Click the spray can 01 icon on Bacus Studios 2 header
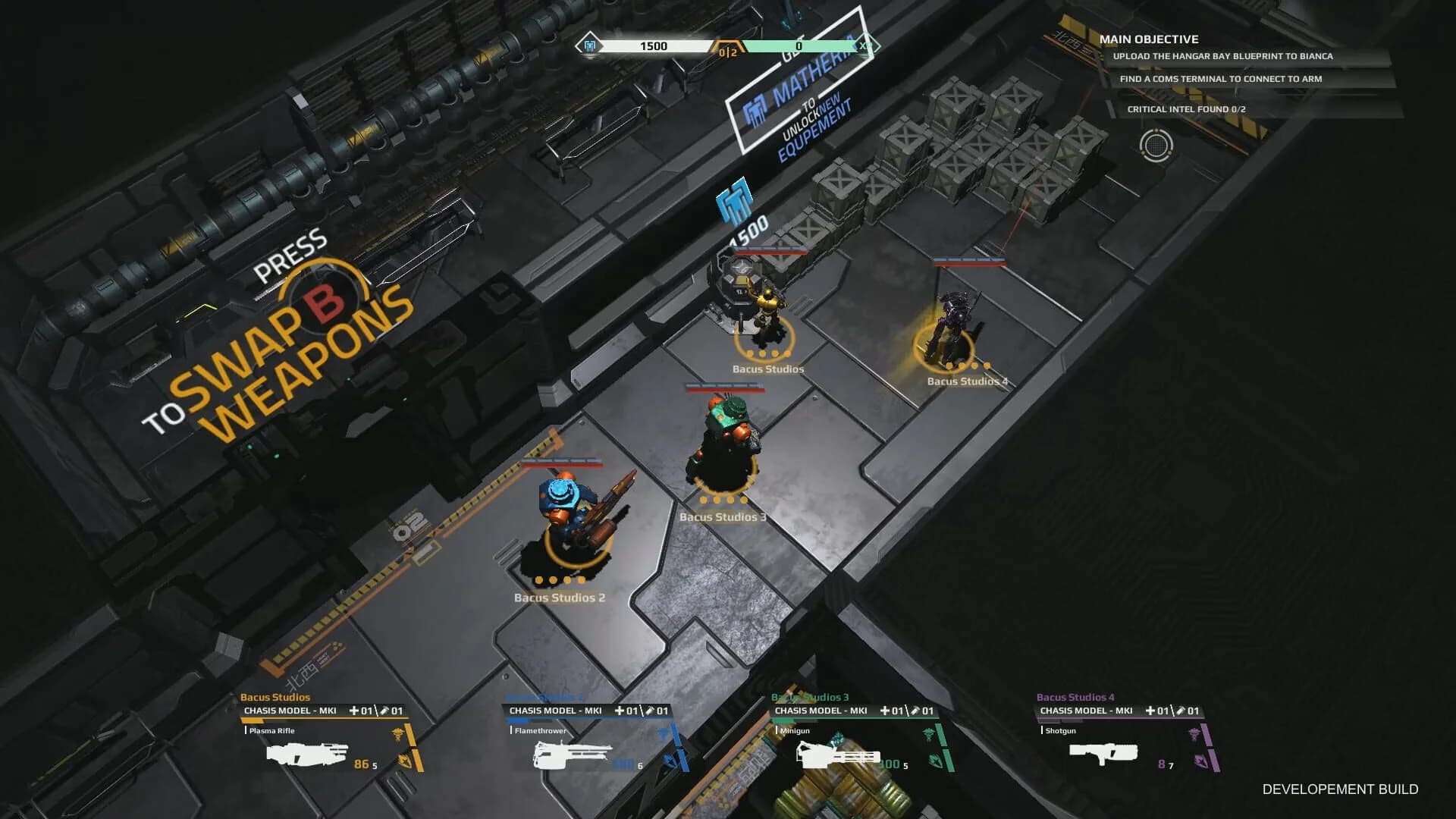Image resolution: width=1456 pixels, height=819 pixels. point(651,710)
